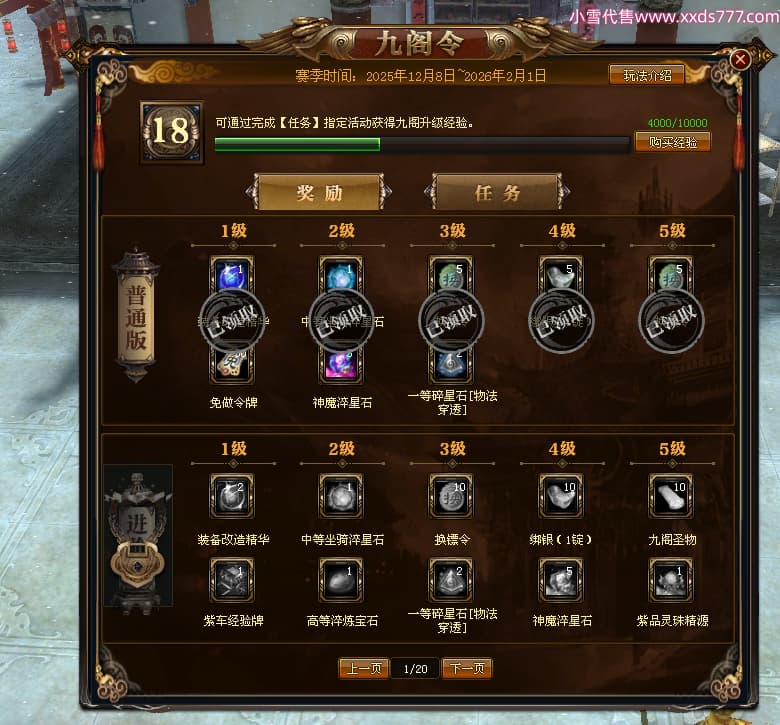Image resolution: width=780 pixels, height=725 pixels.
Task: Select the 紫品灵珠精源 reward icon
Action: point(670,579)
